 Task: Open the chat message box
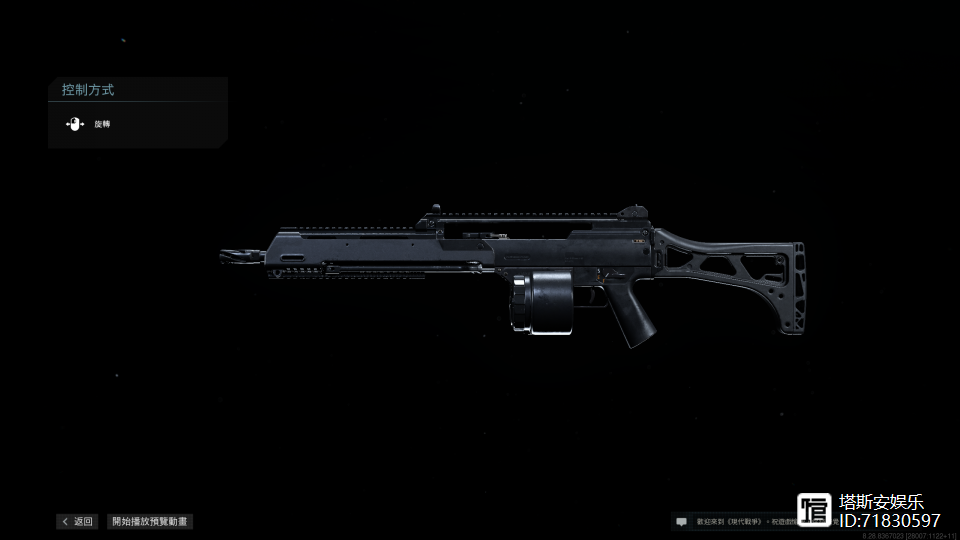[682, 521]
